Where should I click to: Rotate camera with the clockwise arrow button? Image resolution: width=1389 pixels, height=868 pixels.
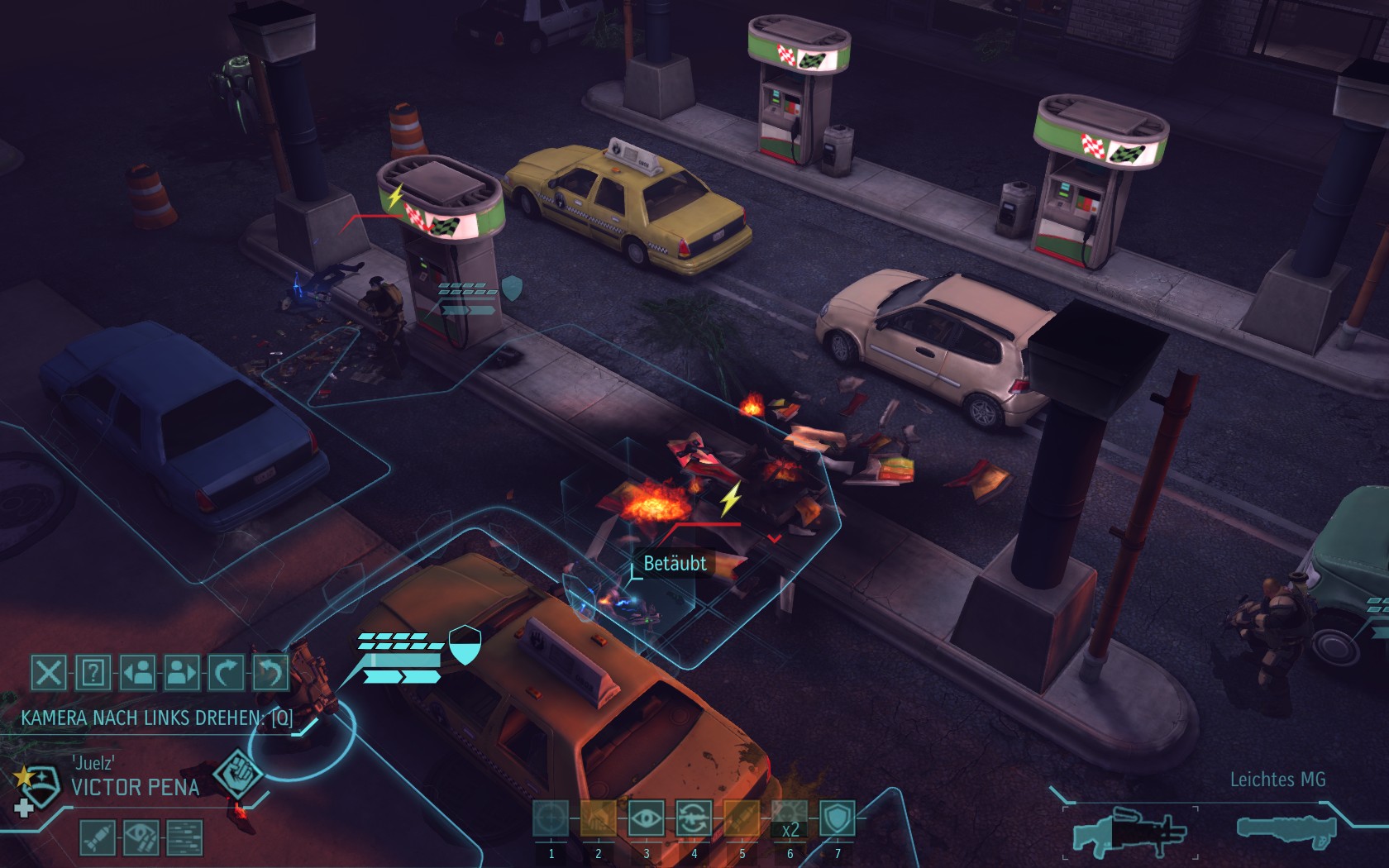[x=226, y=673]
